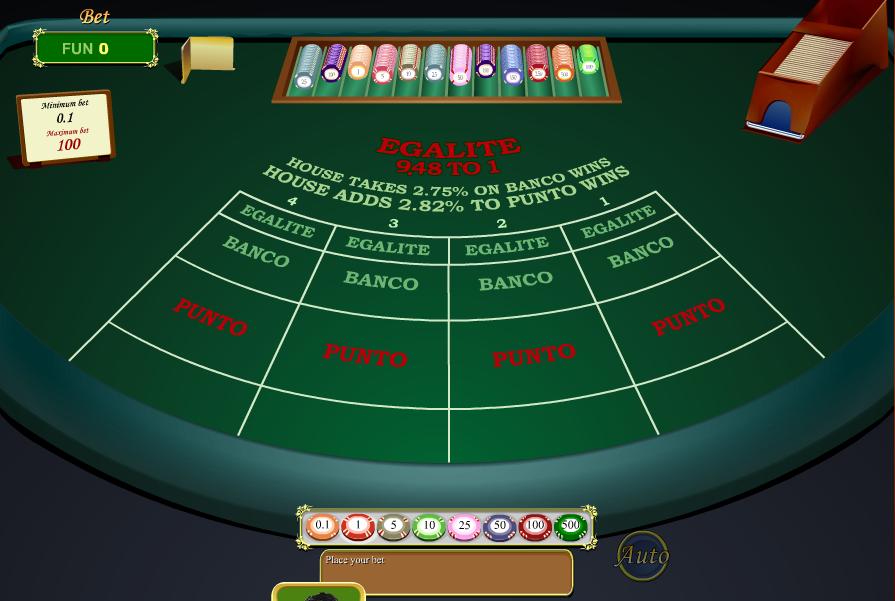The image size is (895, 601).
Task: Pick the pink 25 chip
Action: pyautogui.click(x=464, y=525)
